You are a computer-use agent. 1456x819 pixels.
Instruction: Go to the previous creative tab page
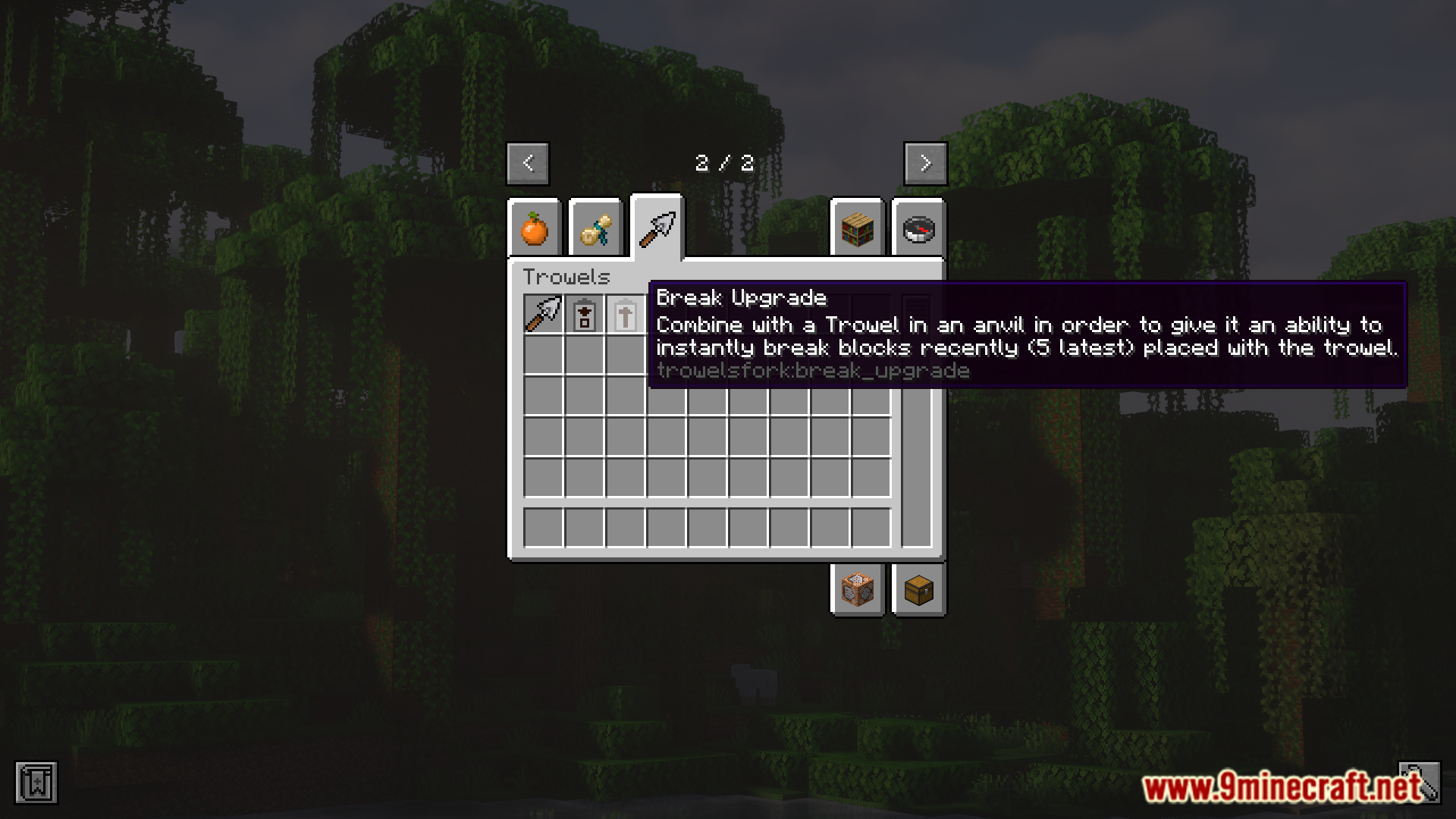pos(528,163)
